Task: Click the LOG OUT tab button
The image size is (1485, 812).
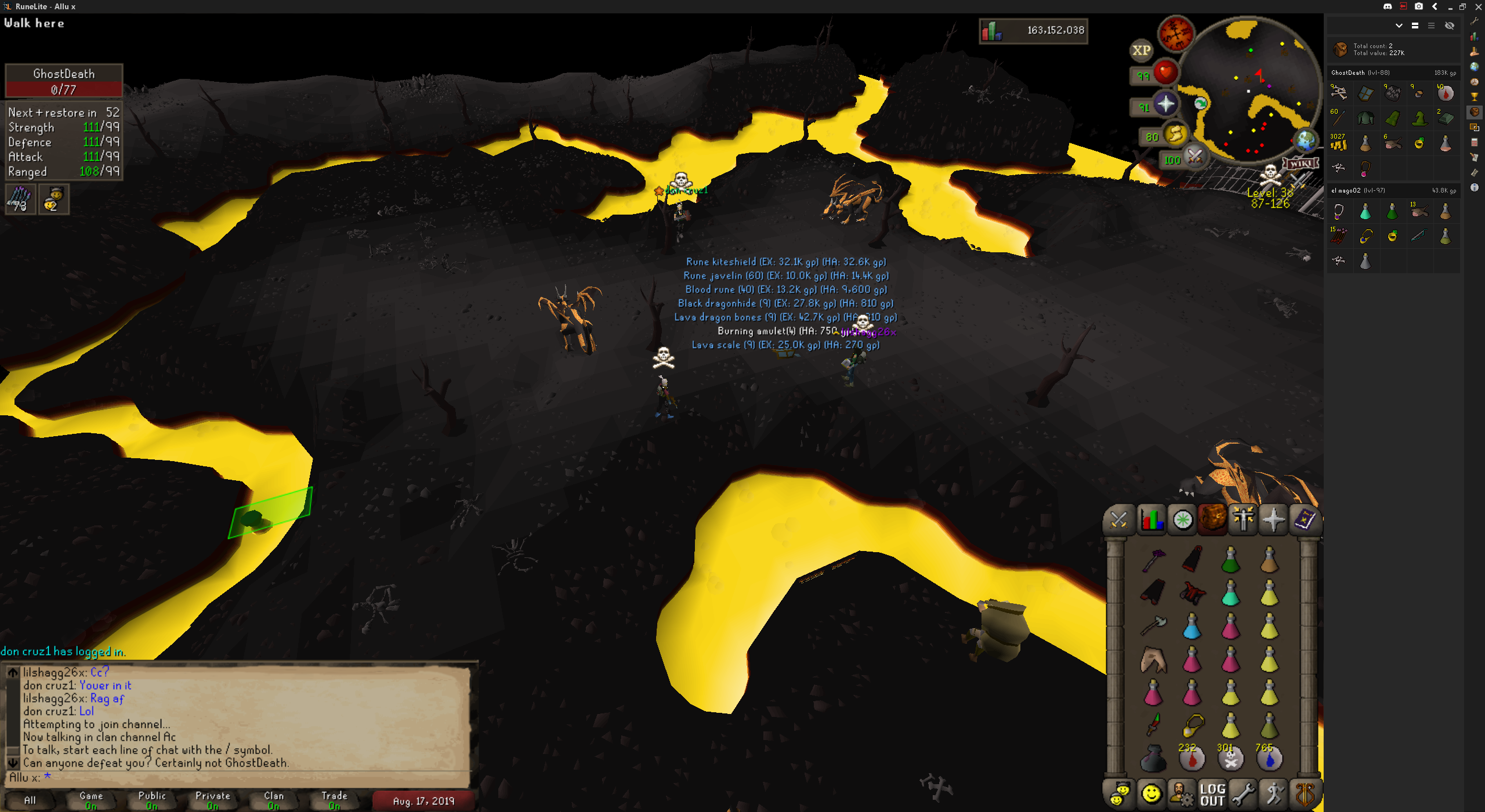Action: (x=1212, y=794)
